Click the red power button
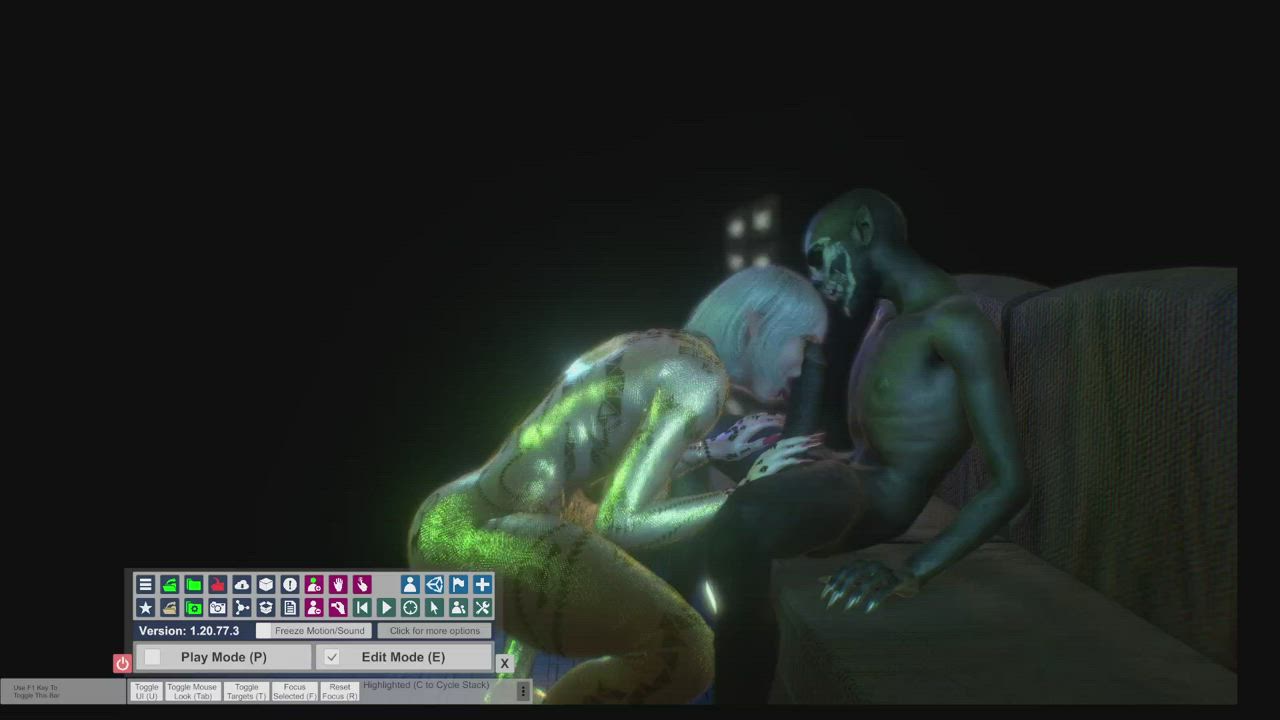This screenshot has height=720, width=1280. click(122, 663)
